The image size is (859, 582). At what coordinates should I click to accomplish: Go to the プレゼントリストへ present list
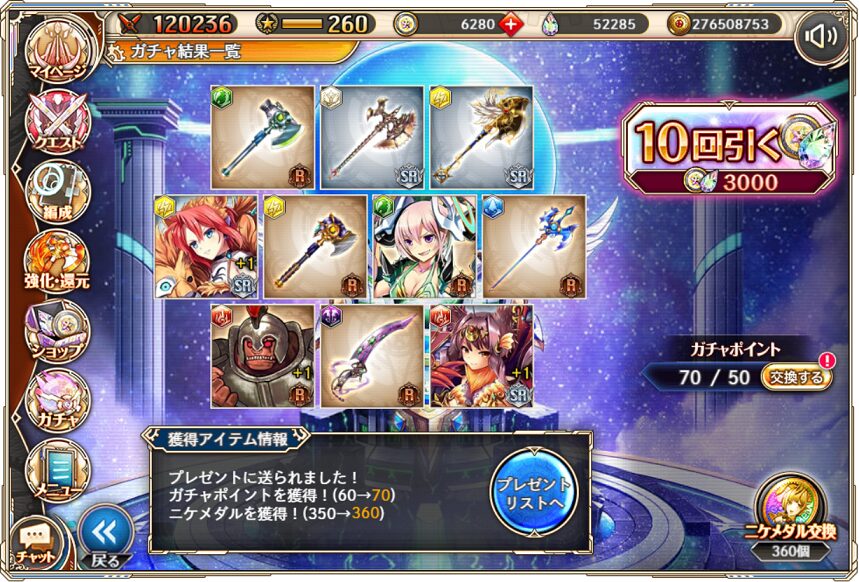[533, 490]
